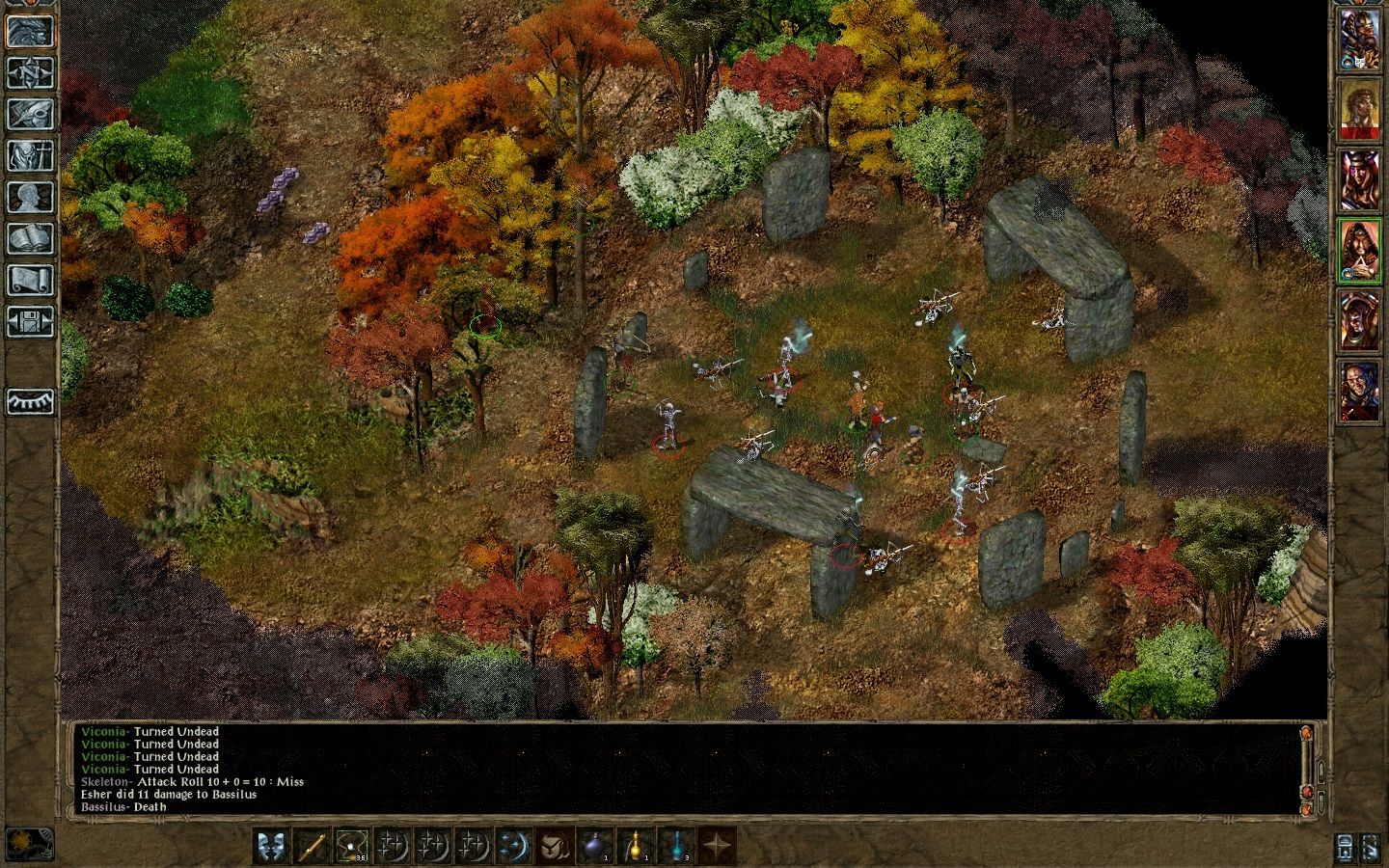The width and height of the screenshot is (1389, 868).
Task: Open the priest scroll button
Action: point(31,280)
